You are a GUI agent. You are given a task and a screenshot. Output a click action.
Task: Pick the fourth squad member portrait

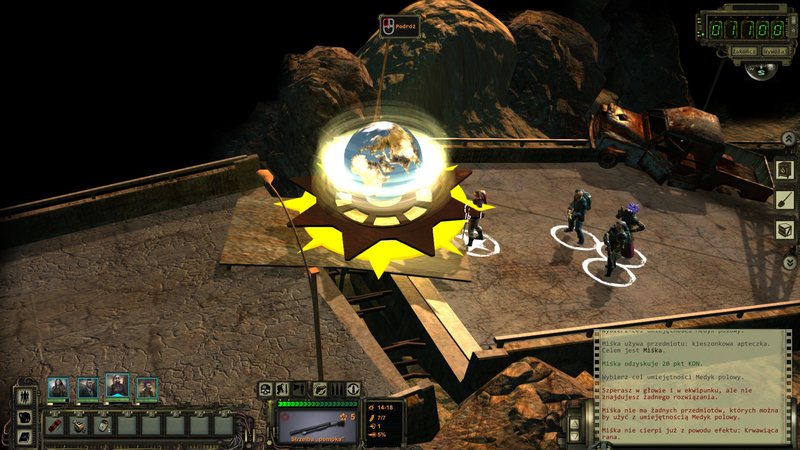[x=147, y=387]
